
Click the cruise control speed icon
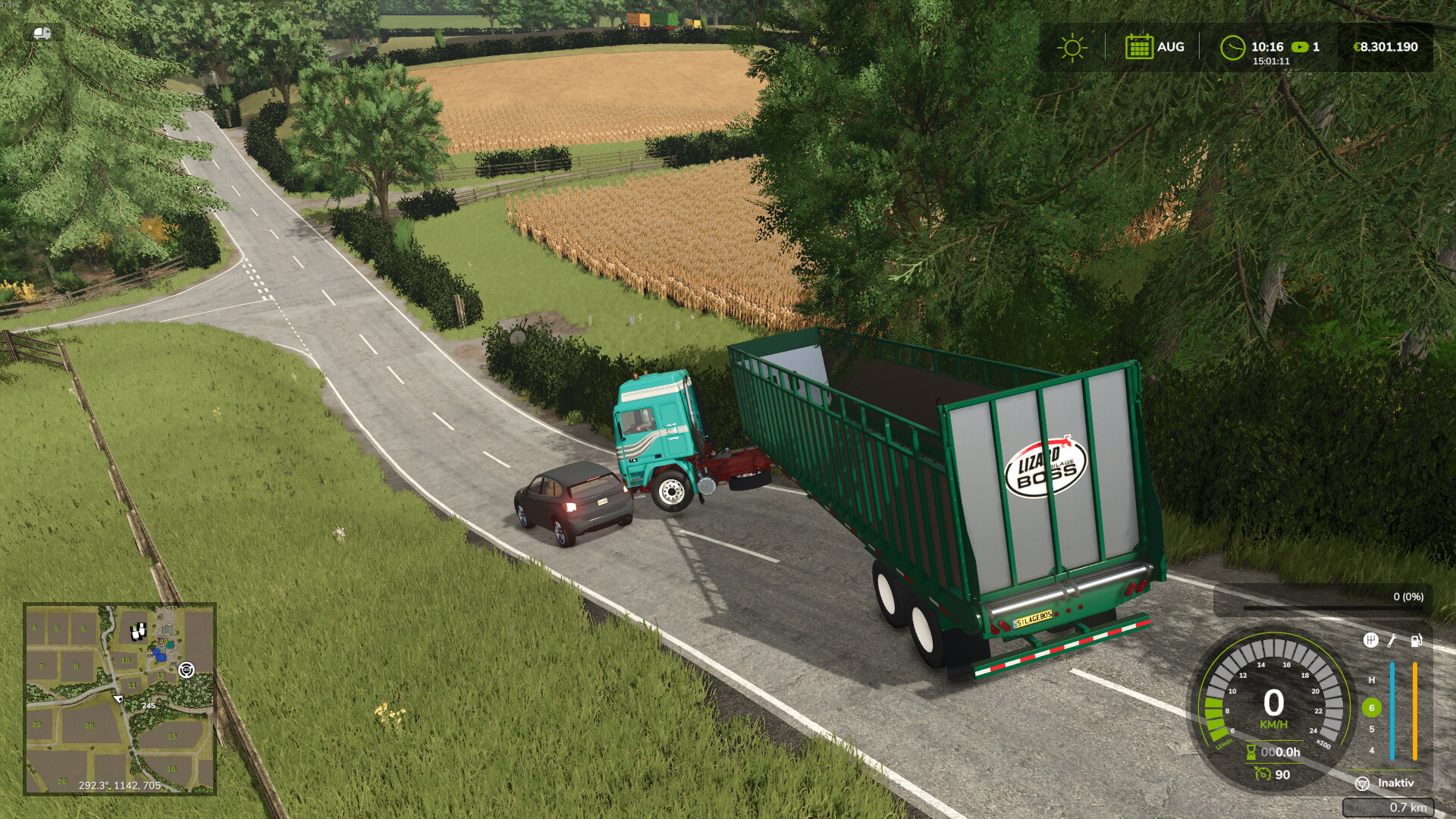tap(1263, 774)
